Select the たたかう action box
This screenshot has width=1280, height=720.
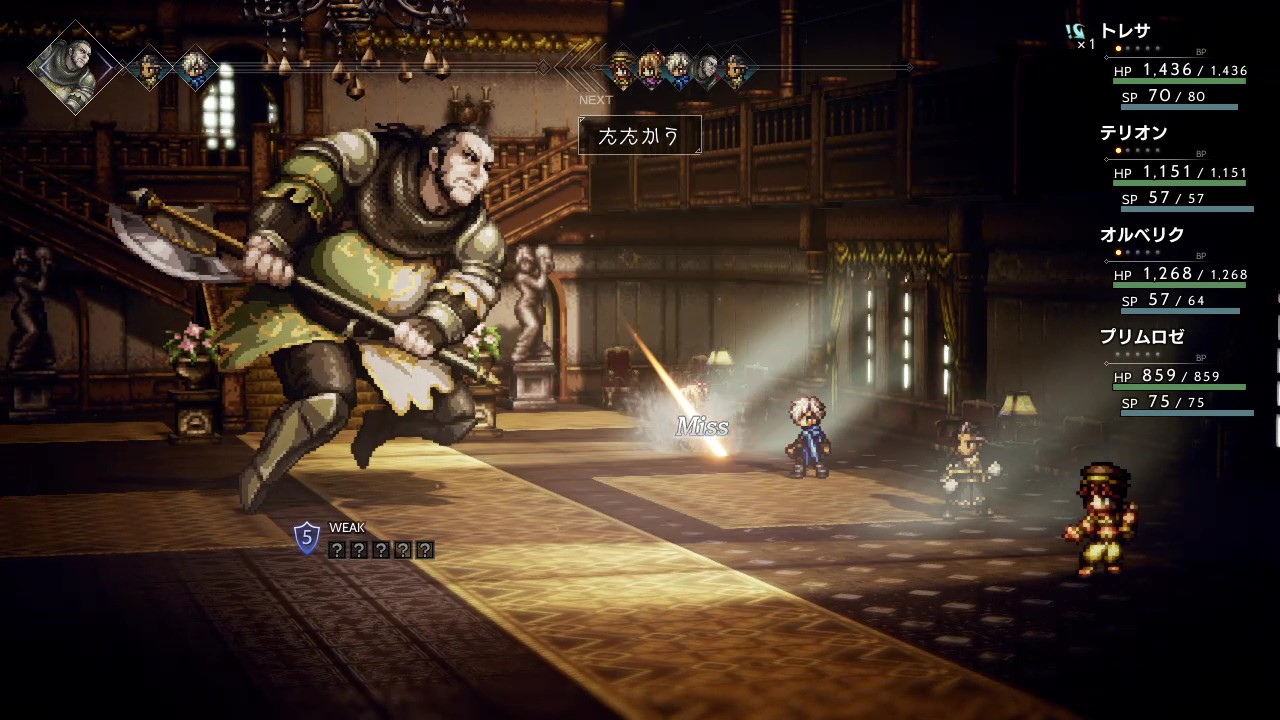click(x=639, y=136)
